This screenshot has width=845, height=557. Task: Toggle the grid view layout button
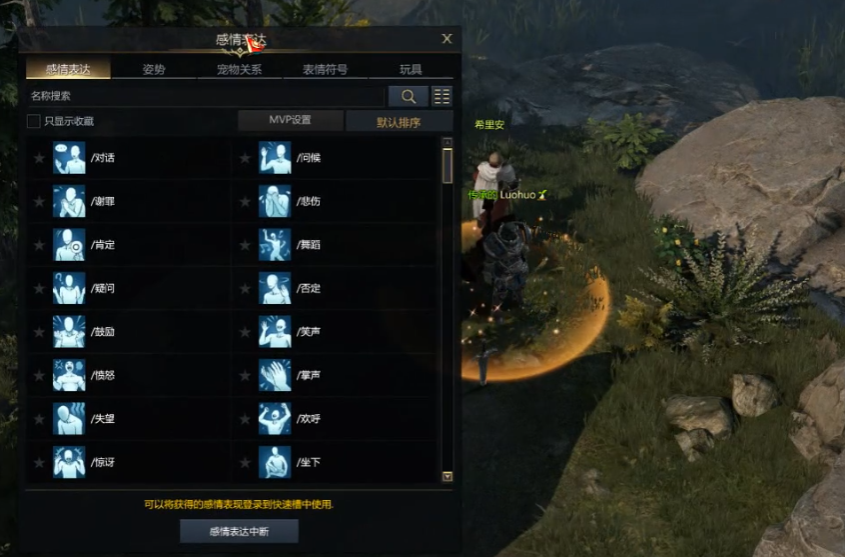point(441,96)
